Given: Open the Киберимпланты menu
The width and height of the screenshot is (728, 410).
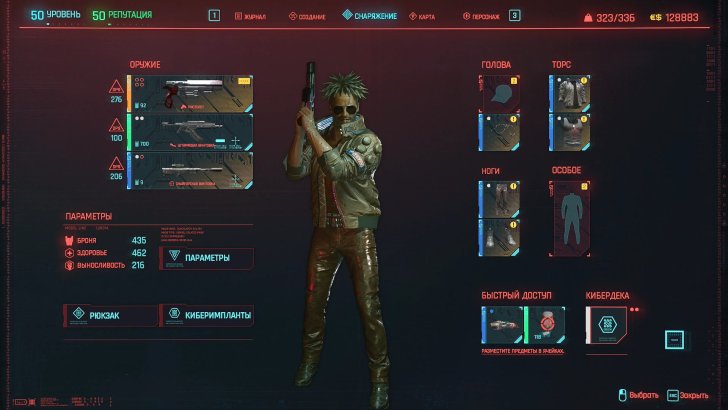Looking at the screenshot, I should 206,315.
